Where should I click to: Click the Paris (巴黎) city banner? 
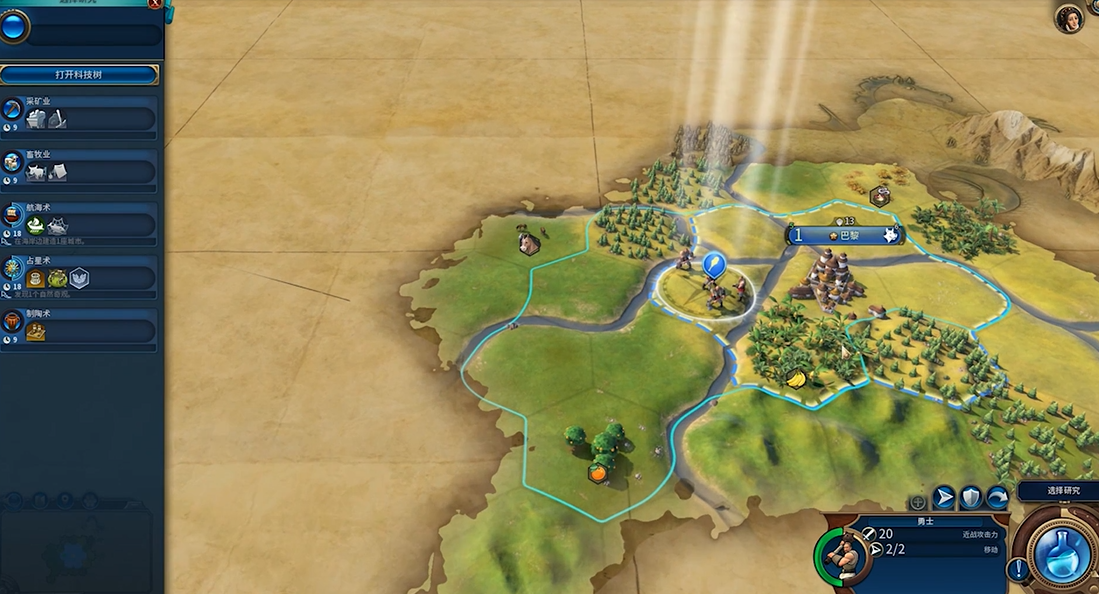click(x=845, y=236)
